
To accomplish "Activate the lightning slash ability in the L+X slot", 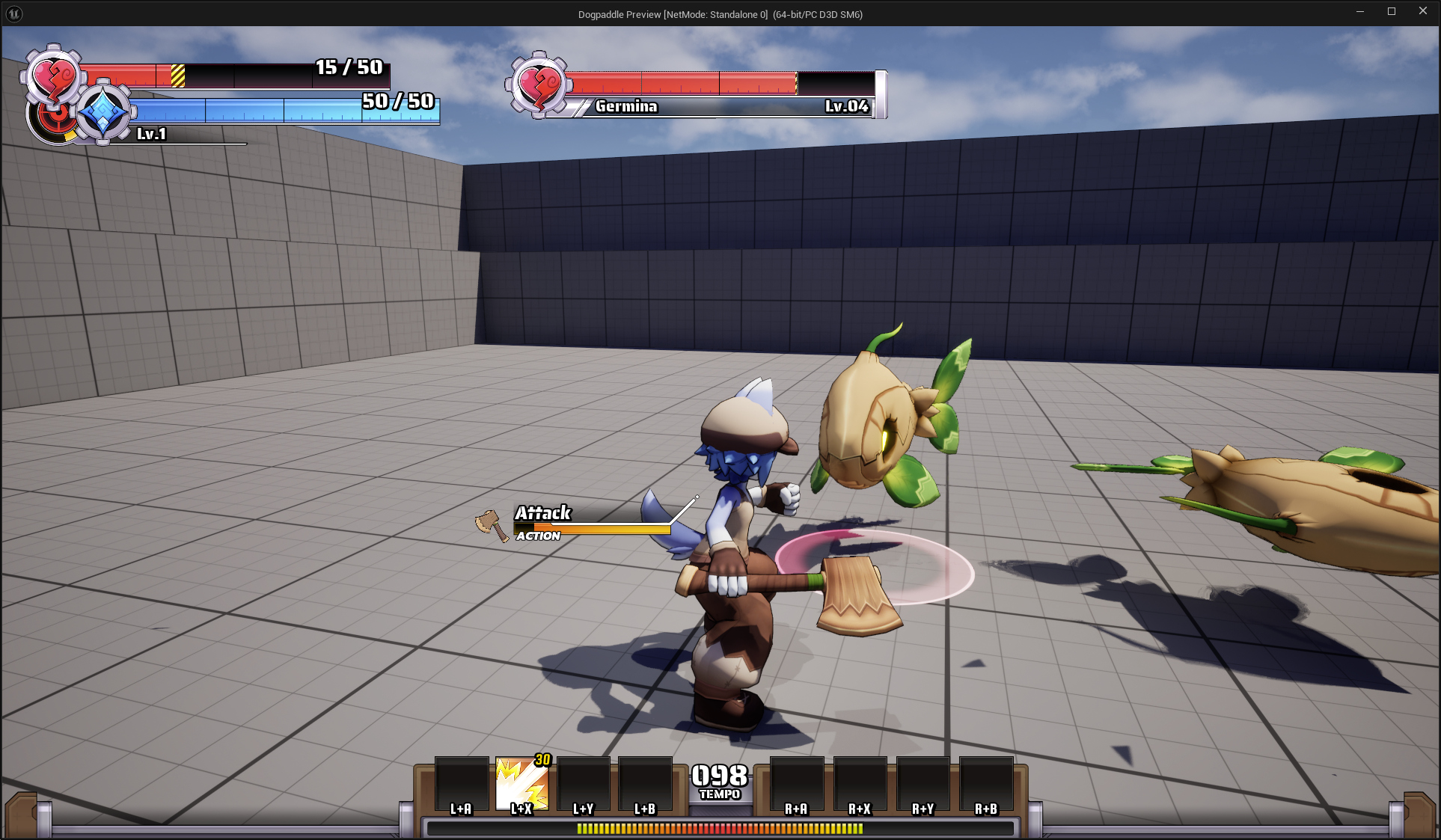I will (521, 784).
